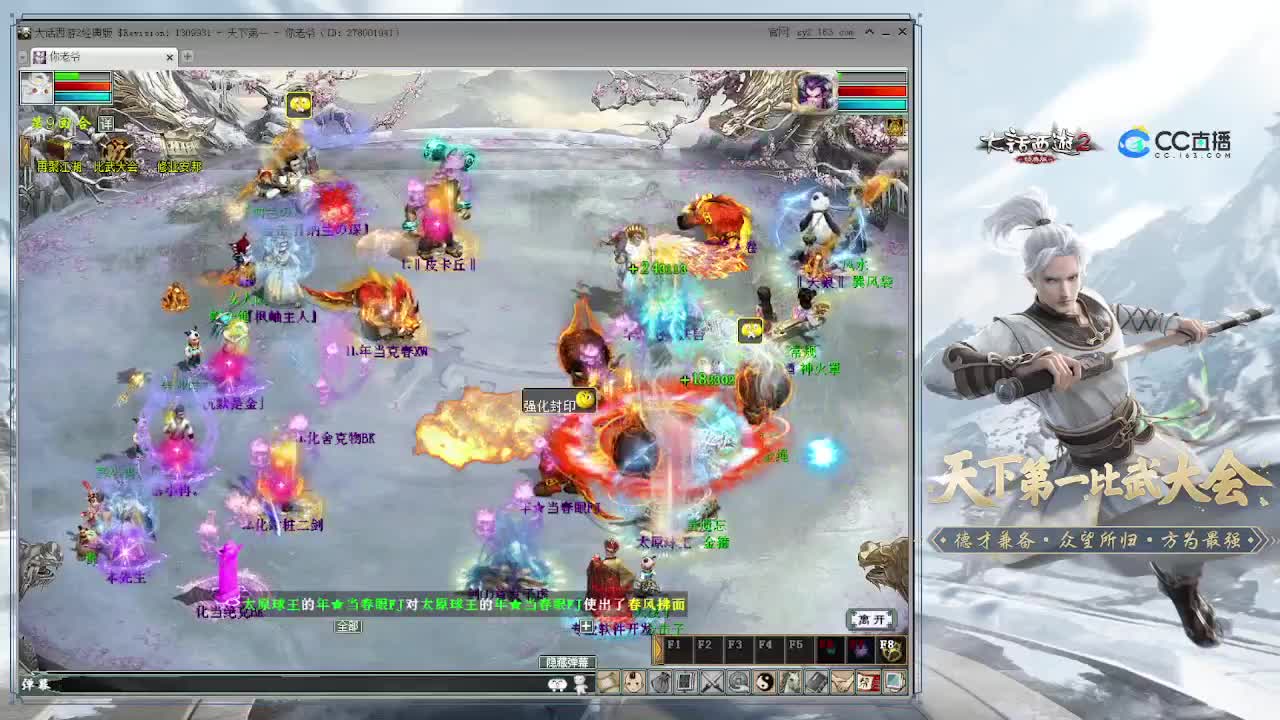Click 比武大会 in the top-left menu

pyautogui.click(x=116, y=166)
